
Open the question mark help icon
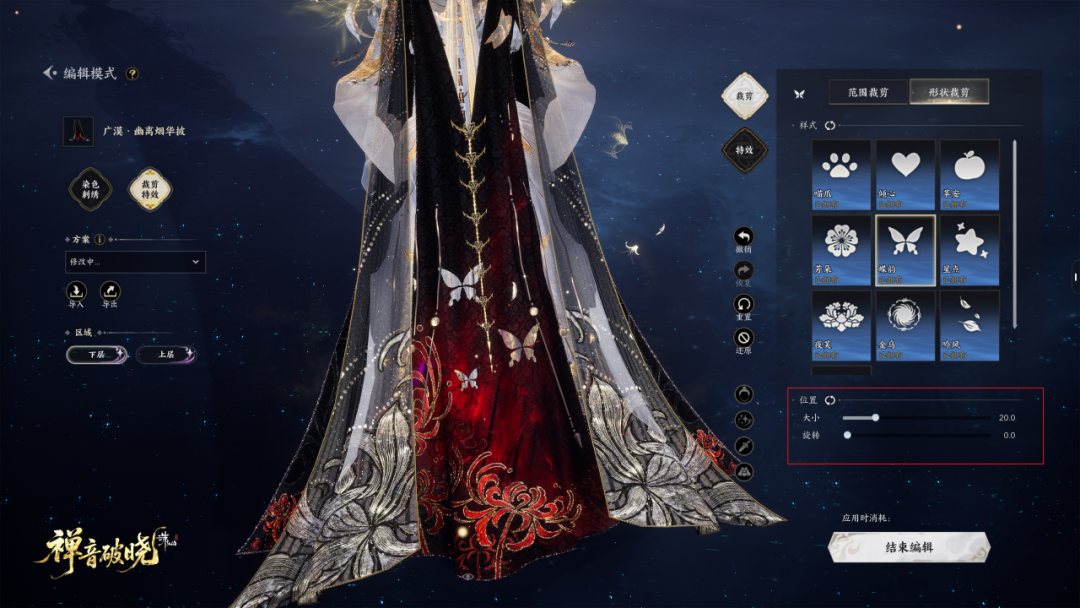pyautogui.click(x=132, y=73)
